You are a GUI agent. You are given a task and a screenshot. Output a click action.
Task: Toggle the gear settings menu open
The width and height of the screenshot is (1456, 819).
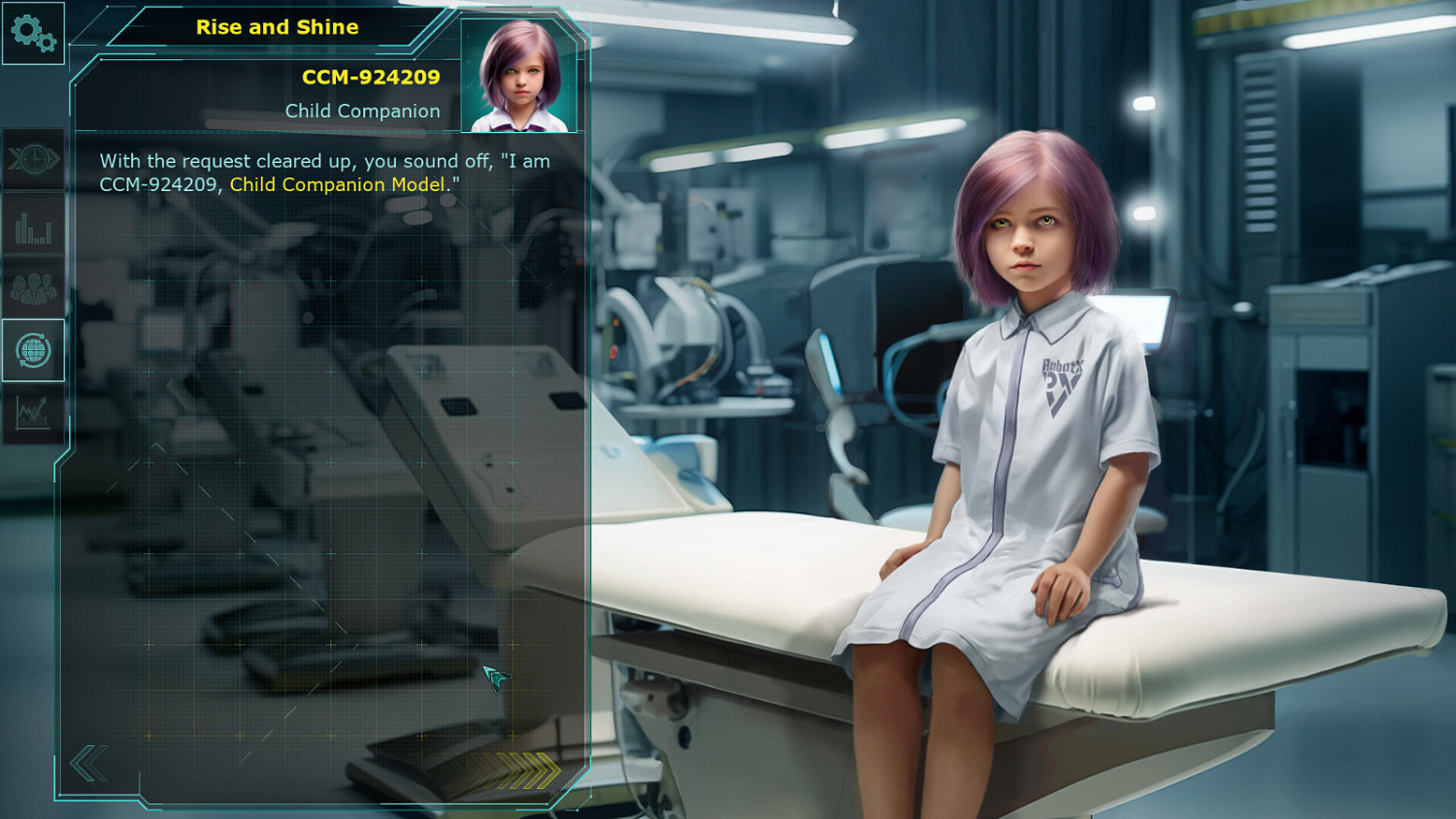click(x=32, y=34)
